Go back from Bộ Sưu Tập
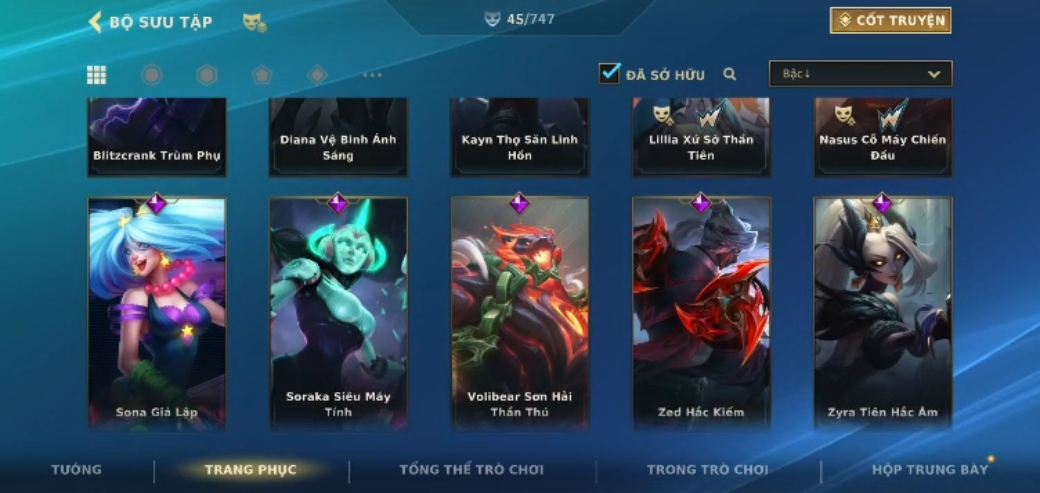Viewport: 1040px width, 493px height. click(x=96, y=22)
